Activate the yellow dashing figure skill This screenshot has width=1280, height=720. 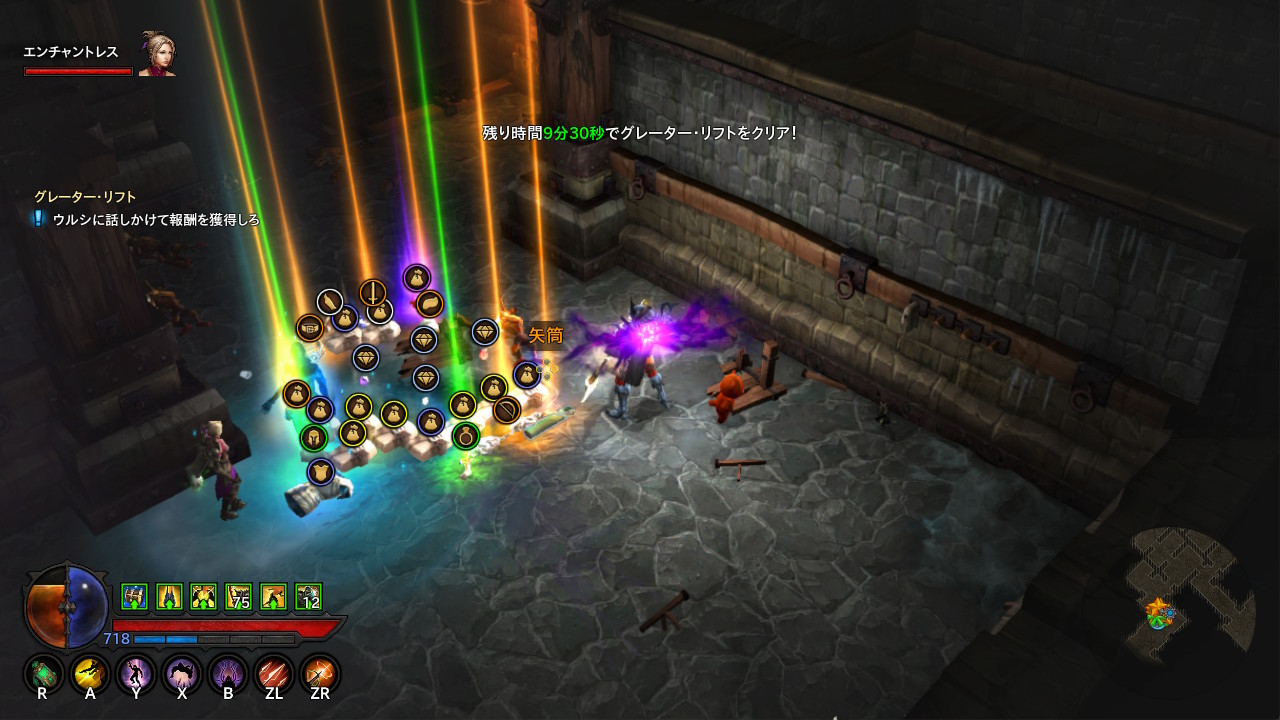(x=90, y=674)
